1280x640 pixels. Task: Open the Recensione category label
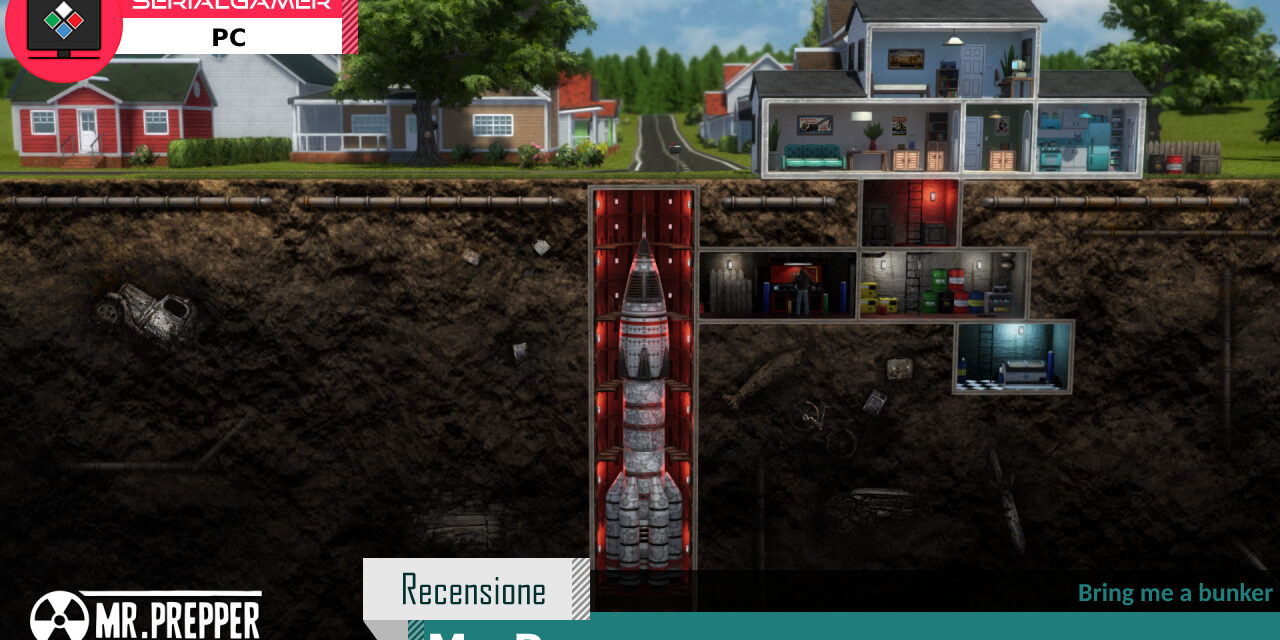click(474, 590)
